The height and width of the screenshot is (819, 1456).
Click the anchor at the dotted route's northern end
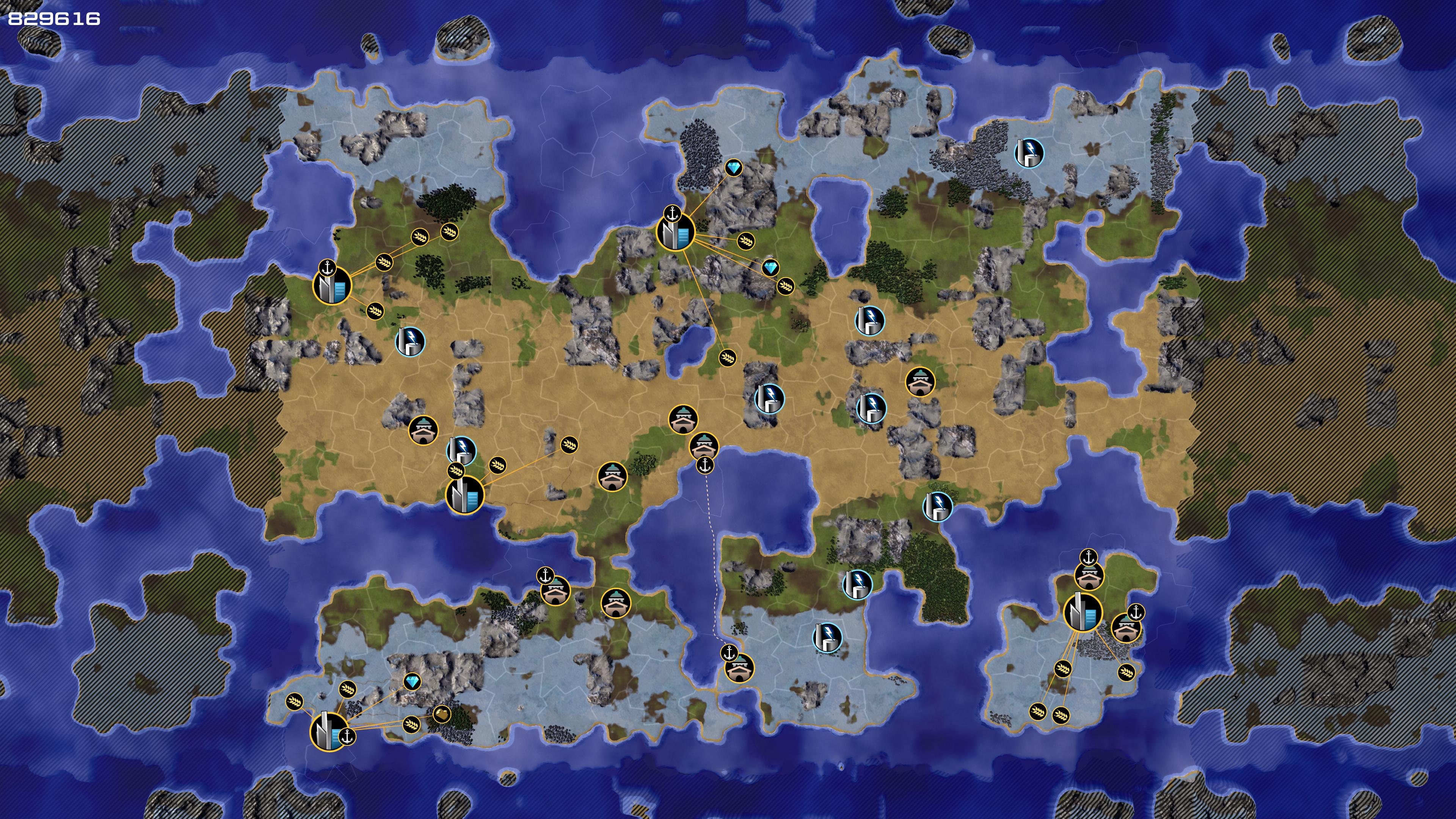click(704, 465)
